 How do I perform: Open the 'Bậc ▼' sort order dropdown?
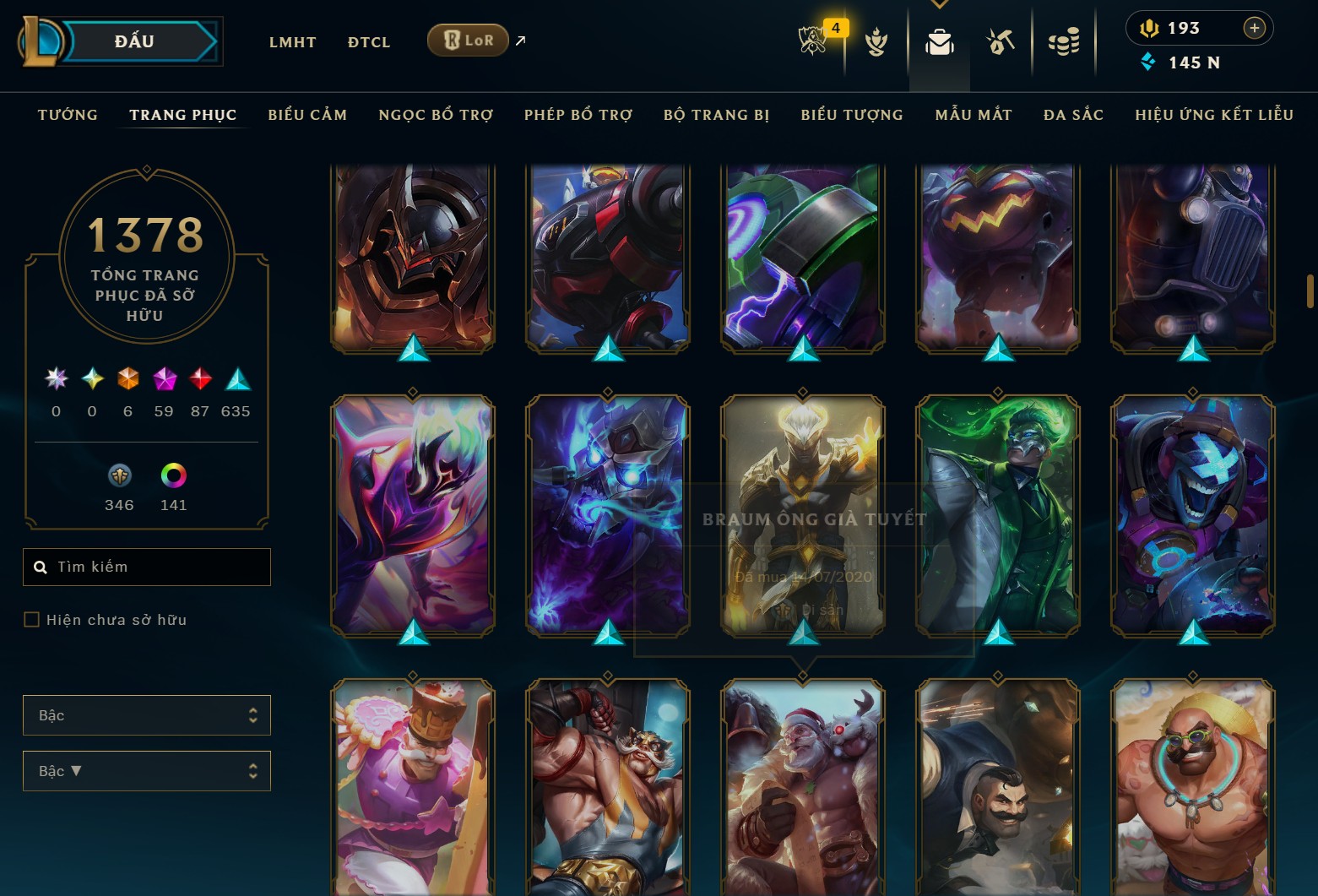pos(146,770)
